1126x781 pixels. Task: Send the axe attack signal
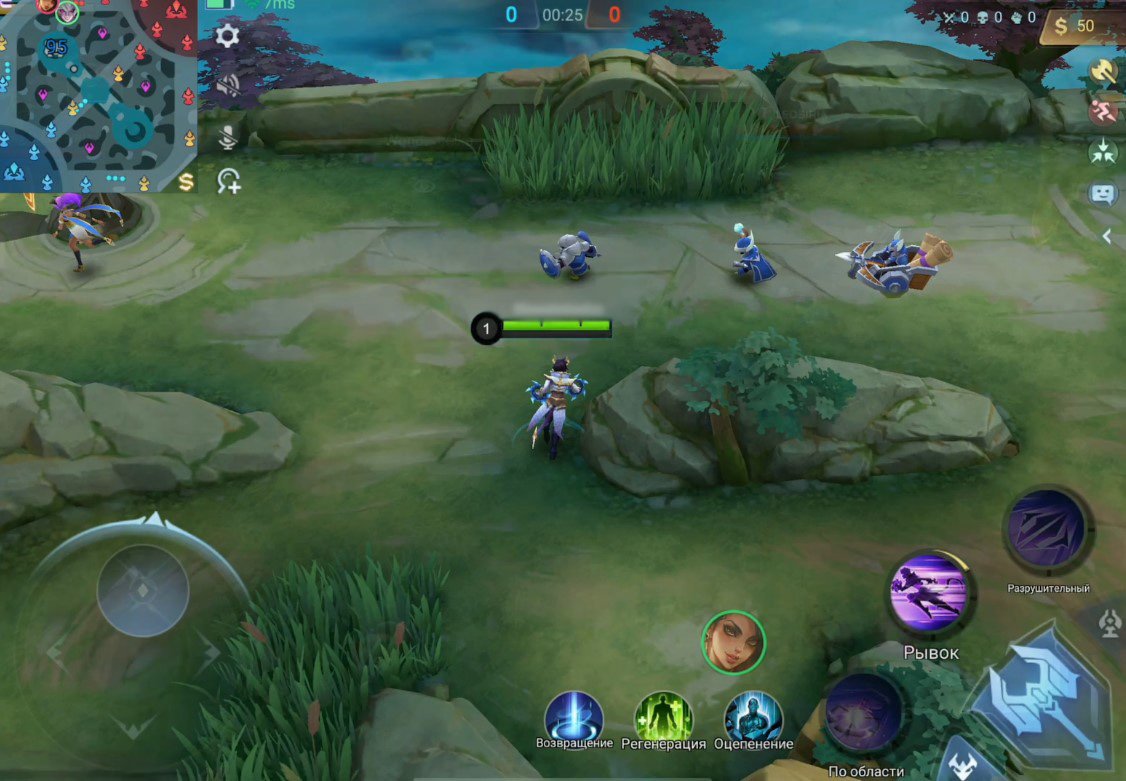click(x=1103, y=70)
